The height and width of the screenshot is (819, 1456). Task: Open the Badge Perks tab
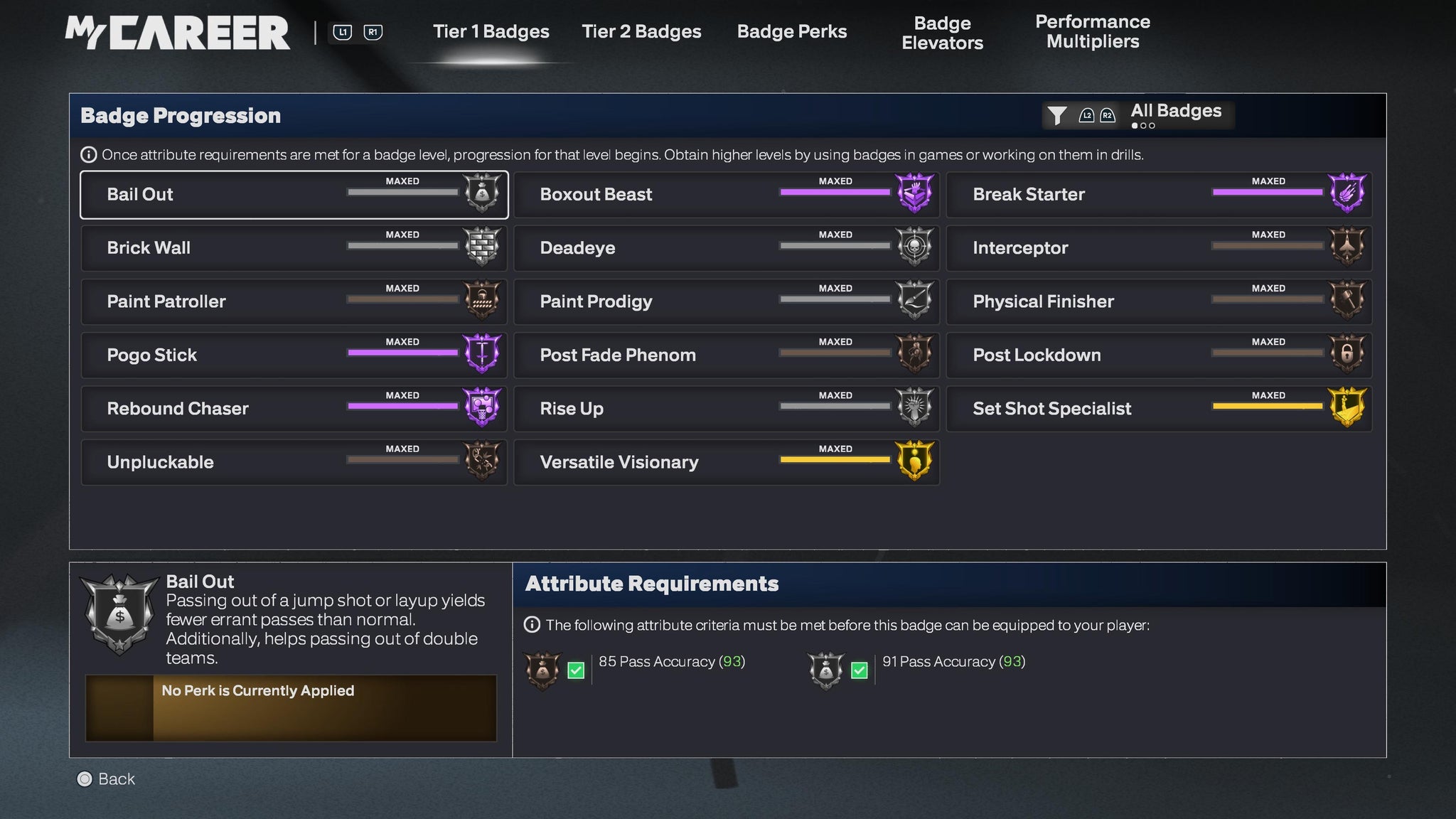791,32
